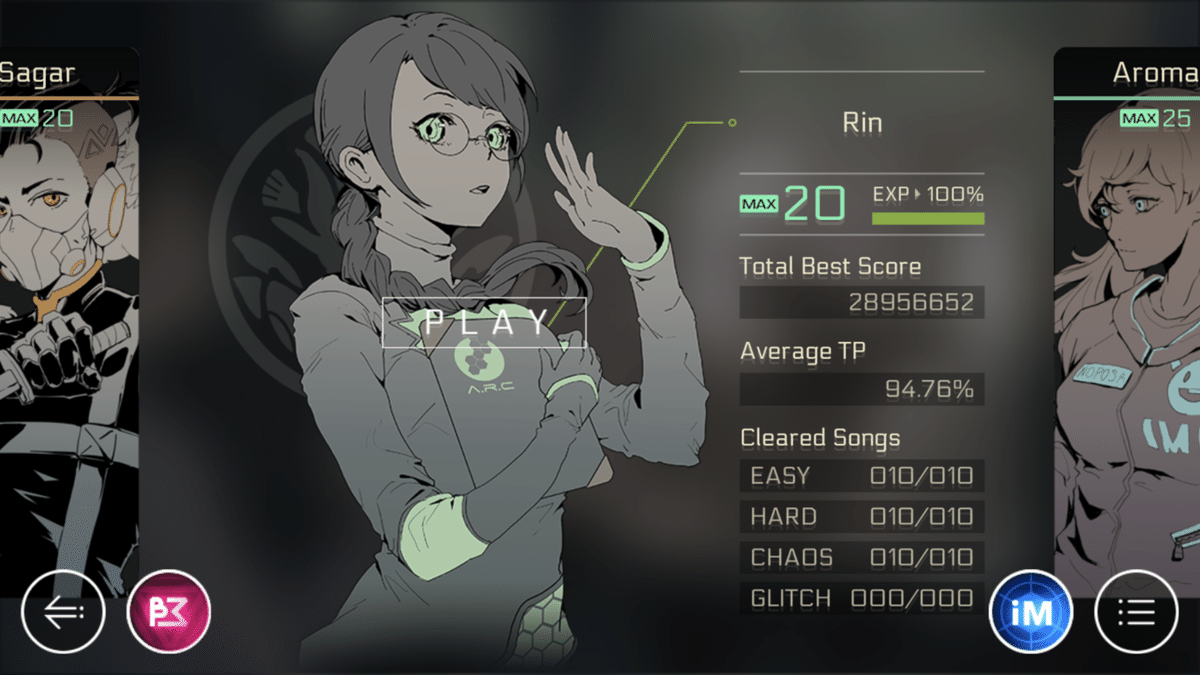Open the pink emblem shop button
The width and height of the screenshot is (1200, 675).
point(169,612)
